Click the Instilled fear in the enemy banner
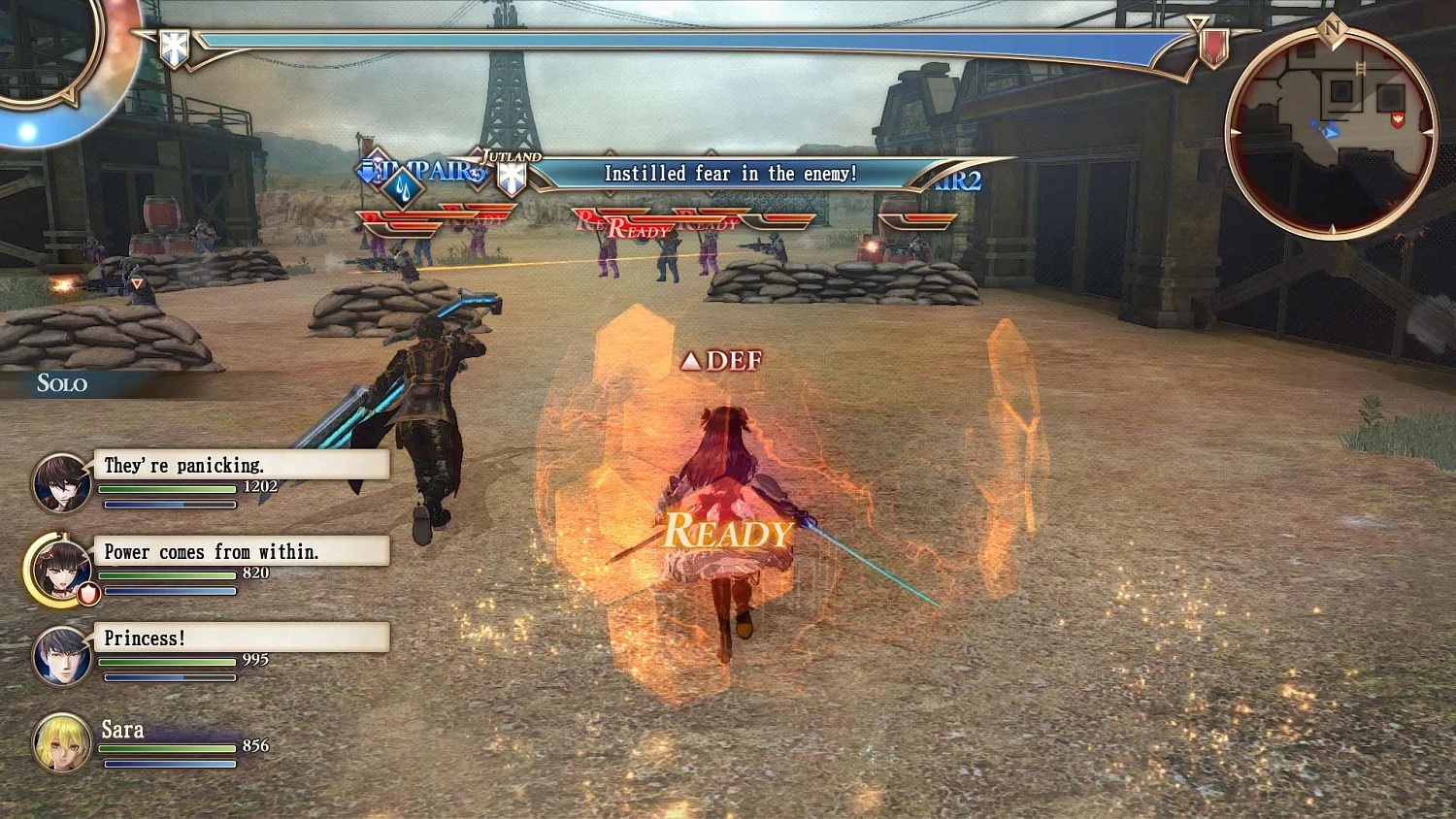The width and height of the screenshot is (1456, 819). [730, 174]
